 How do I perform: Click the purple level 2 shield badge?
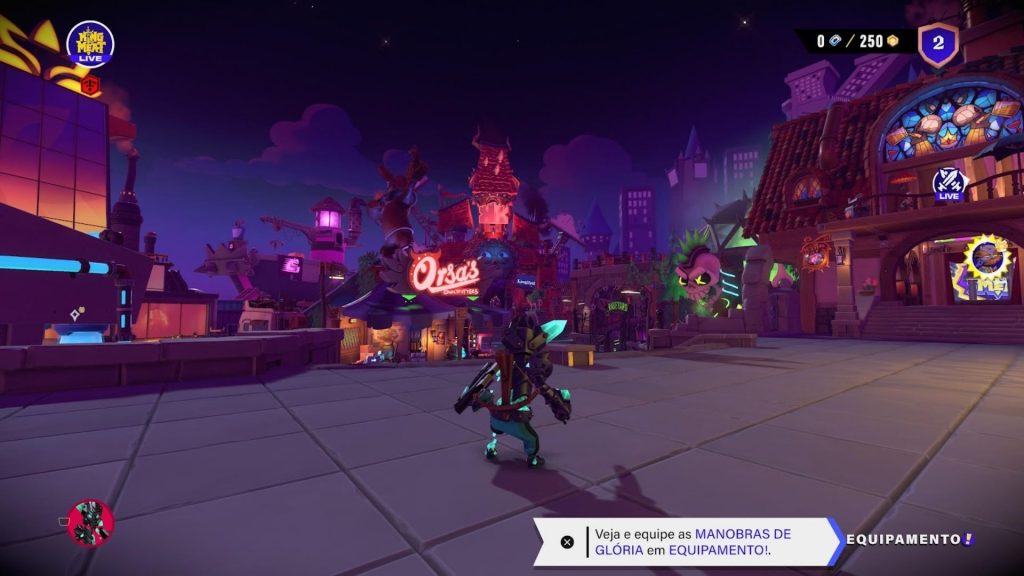[x=938, y=43]
